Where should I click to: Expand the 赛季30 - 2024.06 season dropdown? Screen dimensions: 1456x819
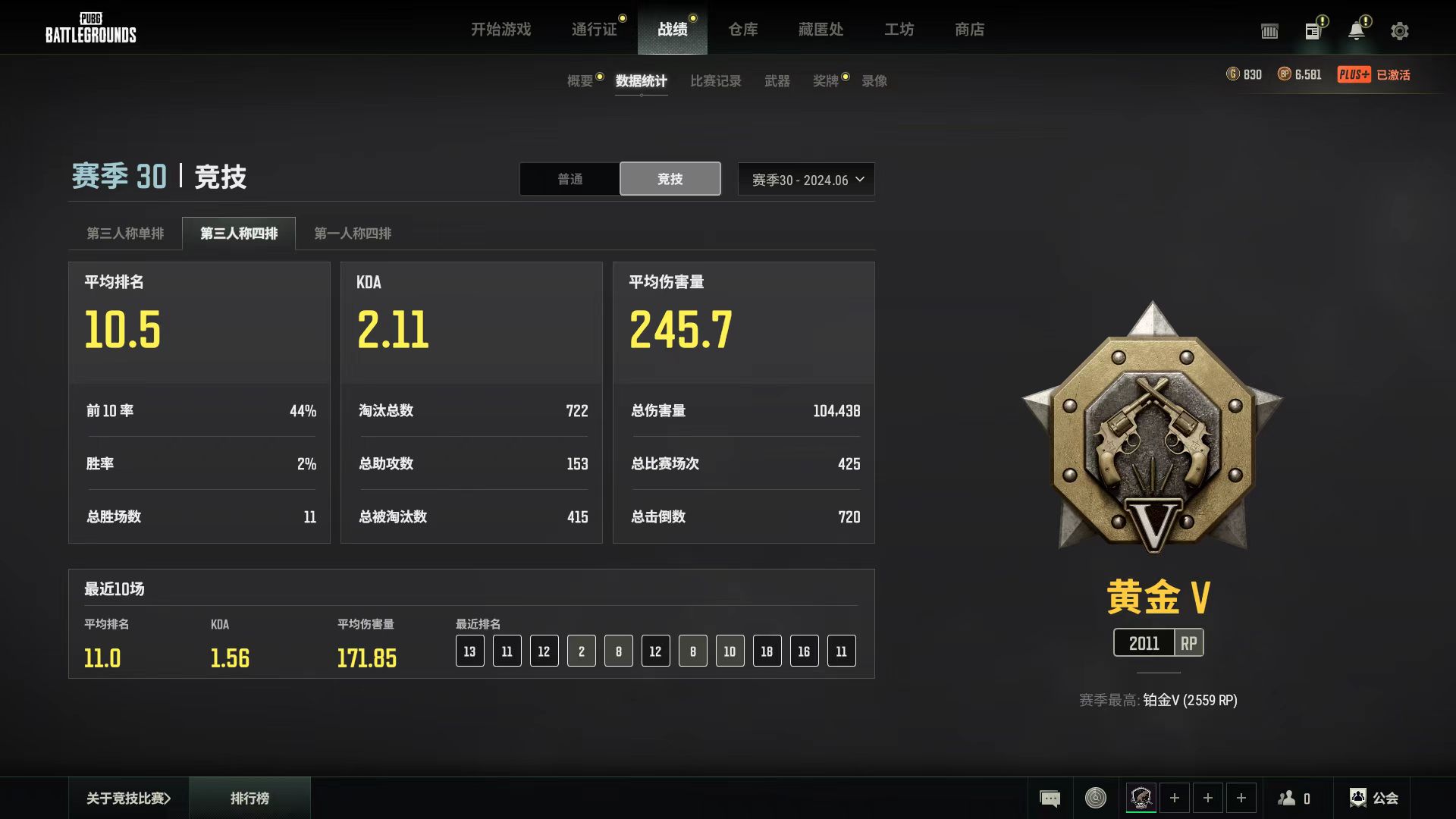[x=806, y=180]
